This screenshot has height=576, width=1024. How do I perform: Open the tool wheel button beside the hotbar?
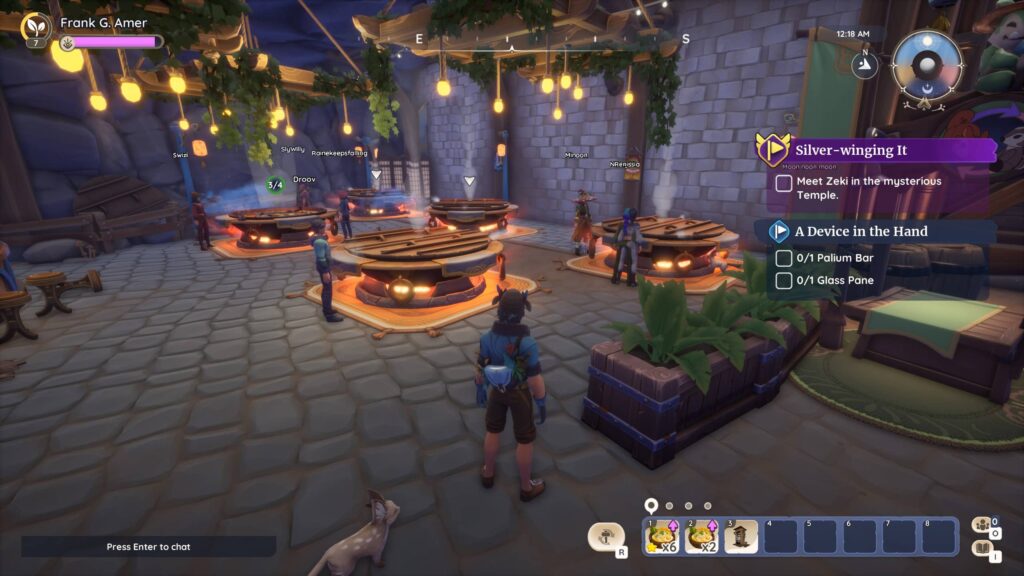tap(605, 537)
